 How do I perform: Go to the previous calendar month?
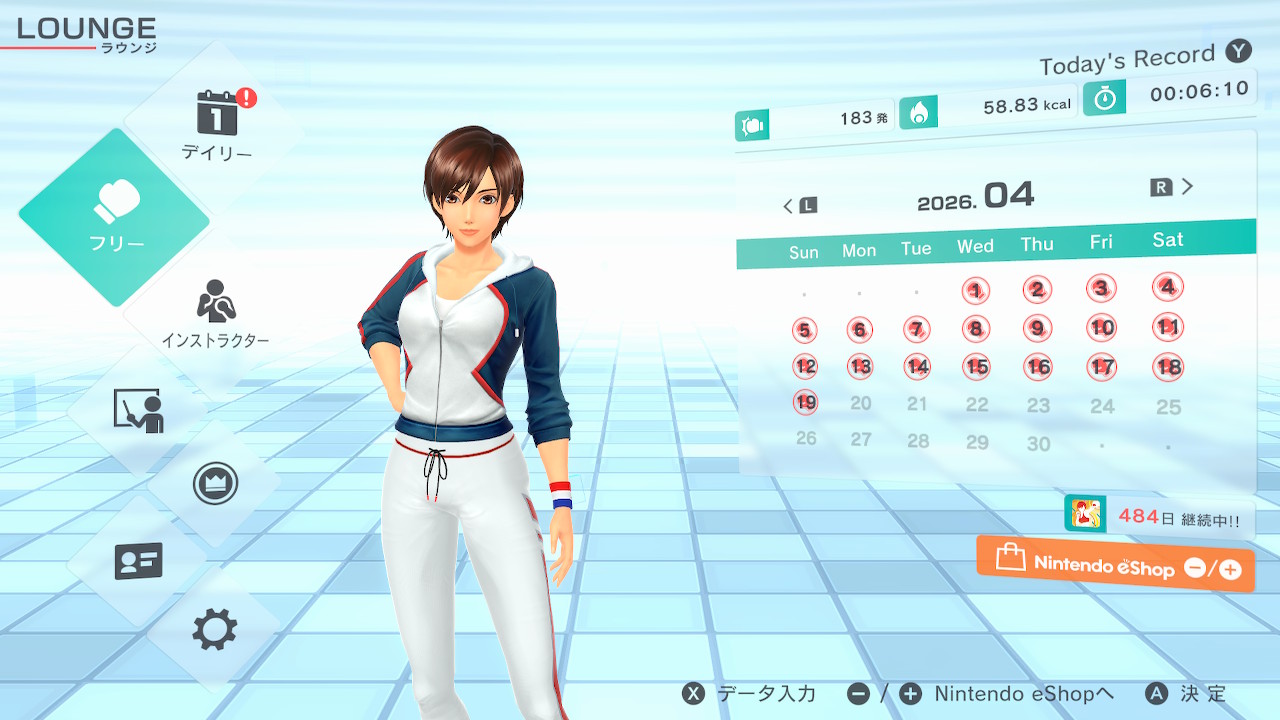799,205
